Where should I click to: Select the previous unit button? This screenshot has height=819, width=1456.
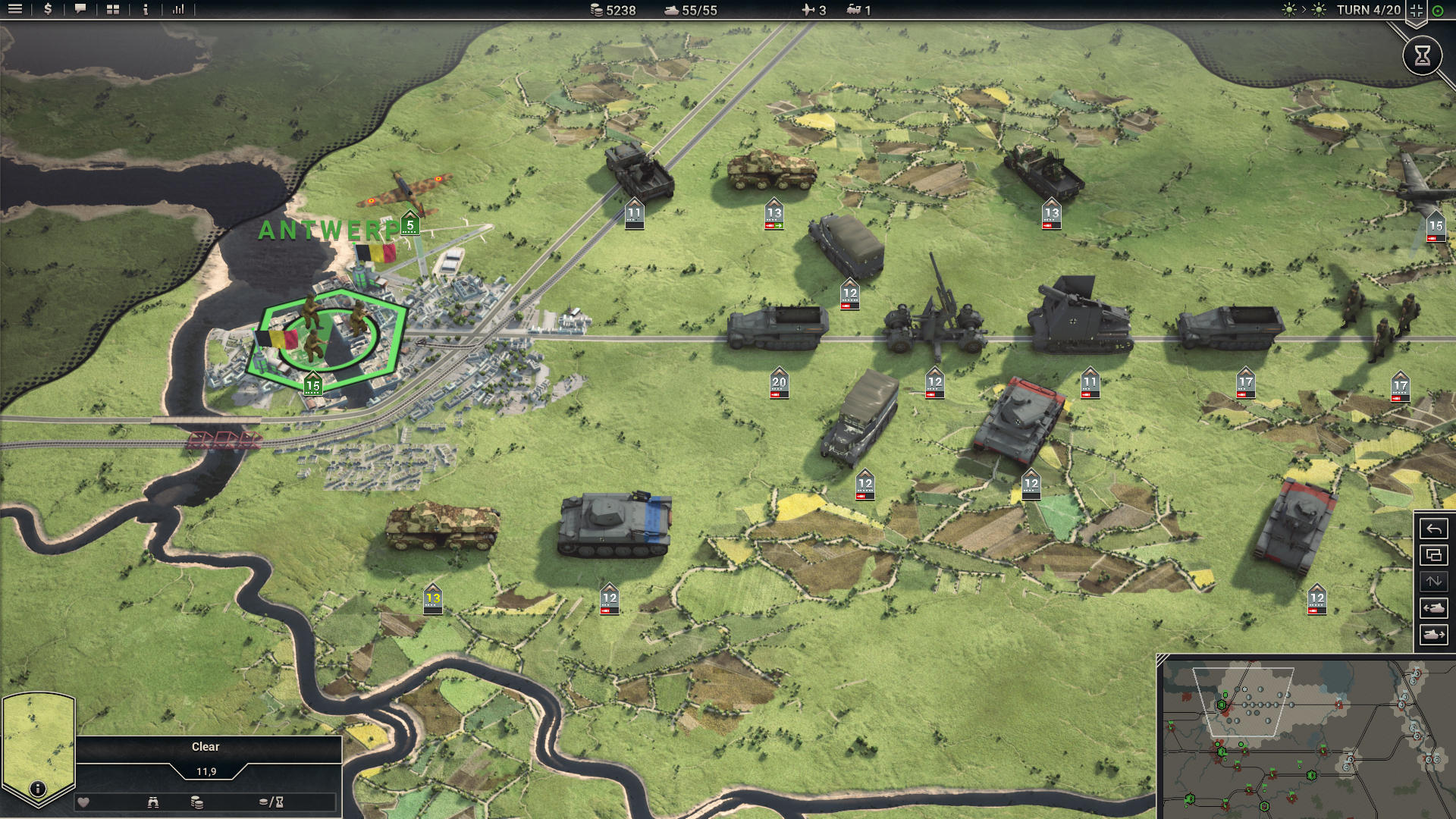tap(1433, 608)
